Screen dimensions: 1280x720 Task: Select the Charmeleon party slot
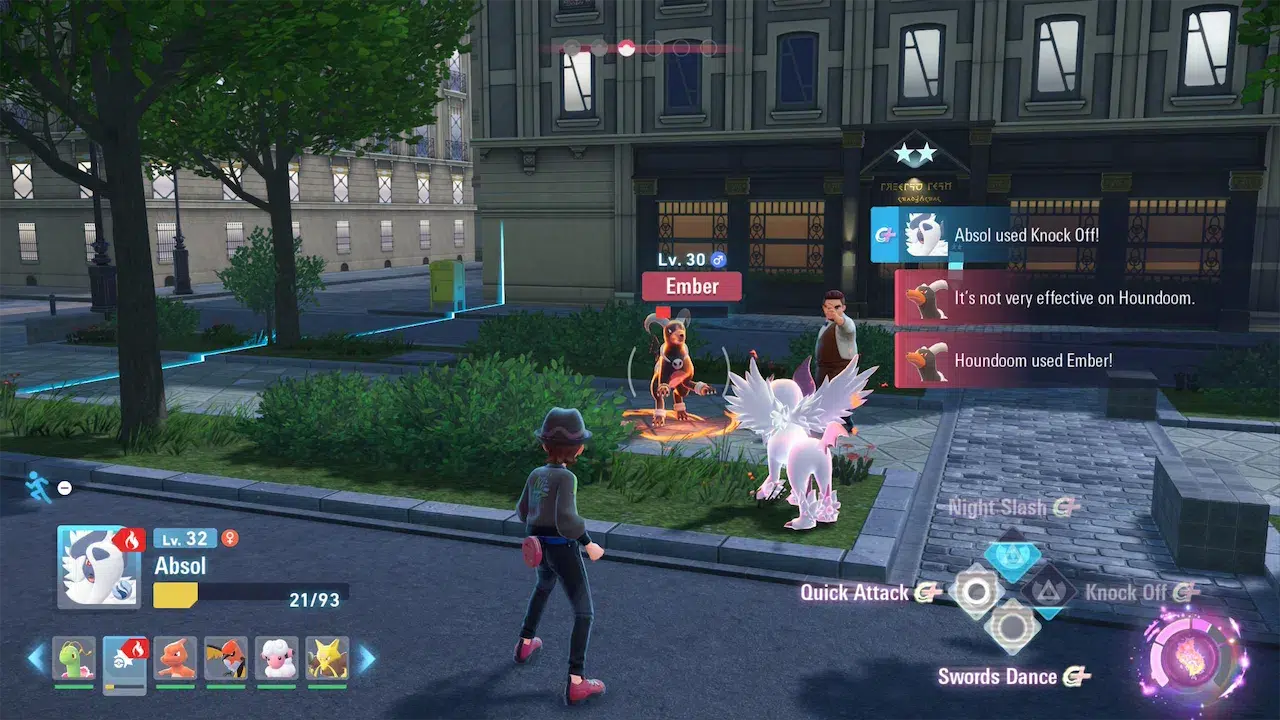[x=176, y=658]
